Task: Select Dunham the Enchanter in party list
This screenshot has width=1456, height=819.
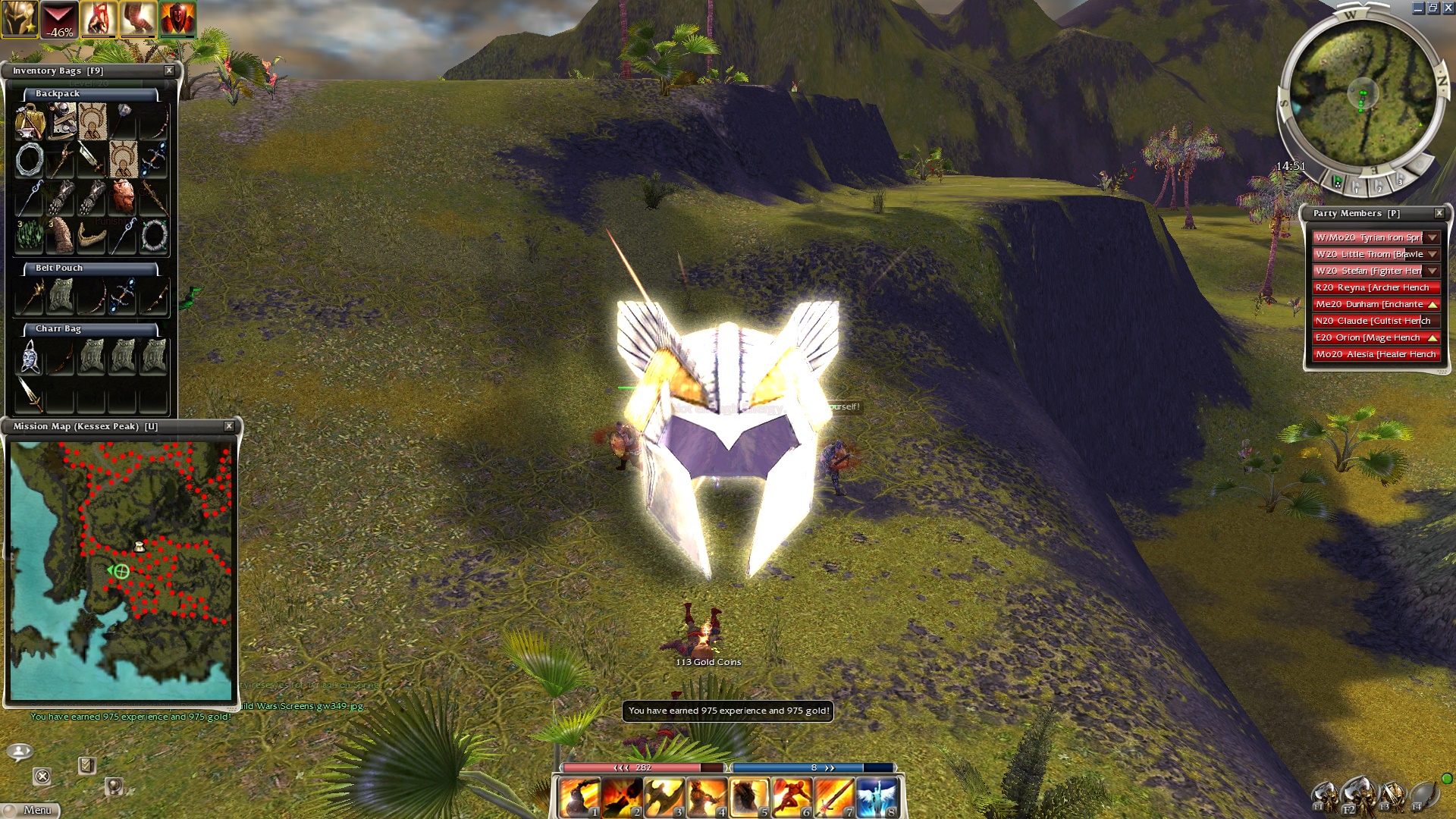Action: [1370, 304]
